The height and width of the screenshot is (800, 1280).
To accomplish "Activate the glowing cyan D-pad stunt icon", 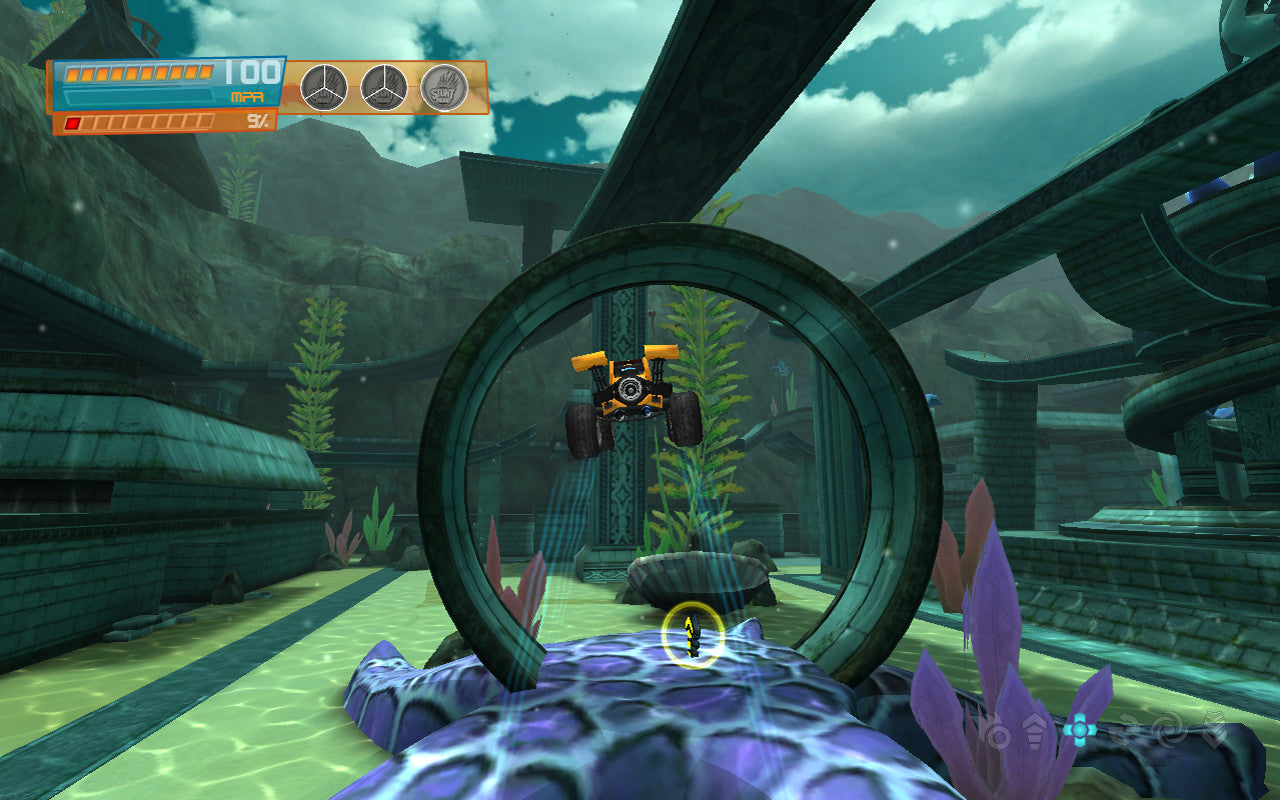I will (x=1080, y=729).
